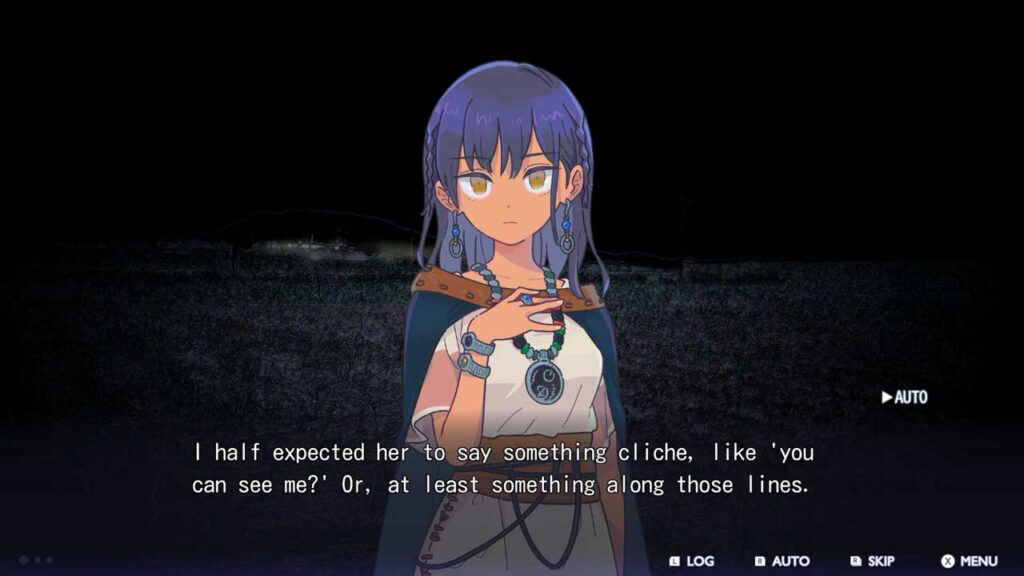Activate SKIP to fast-forward dialogue
This screenshot has width=1024, height=576.
point(872,561)
